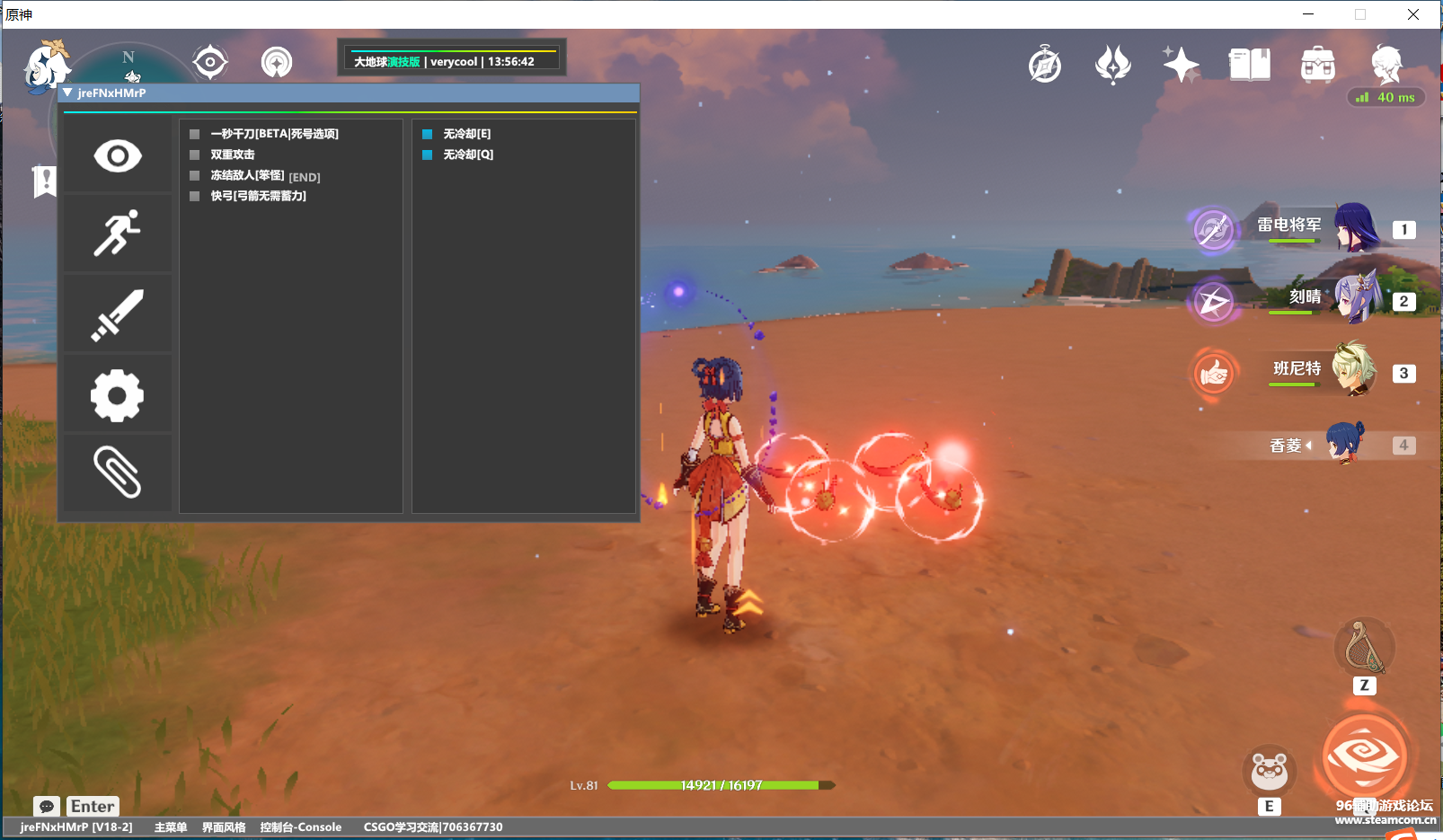Select the running figure cheat sidebar icon

point(116,234)
